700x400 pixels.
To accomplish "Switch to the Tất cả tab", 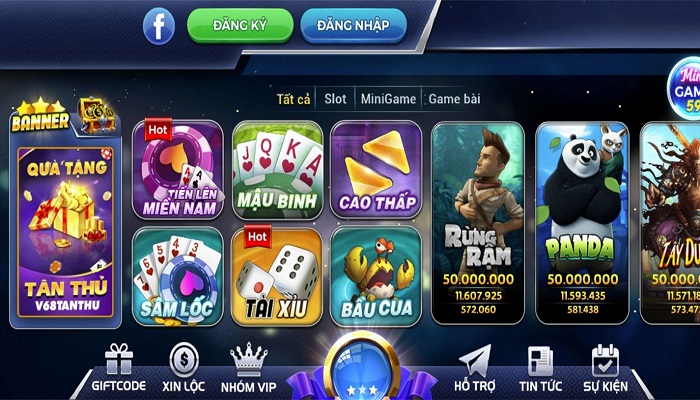I will 294,99.
